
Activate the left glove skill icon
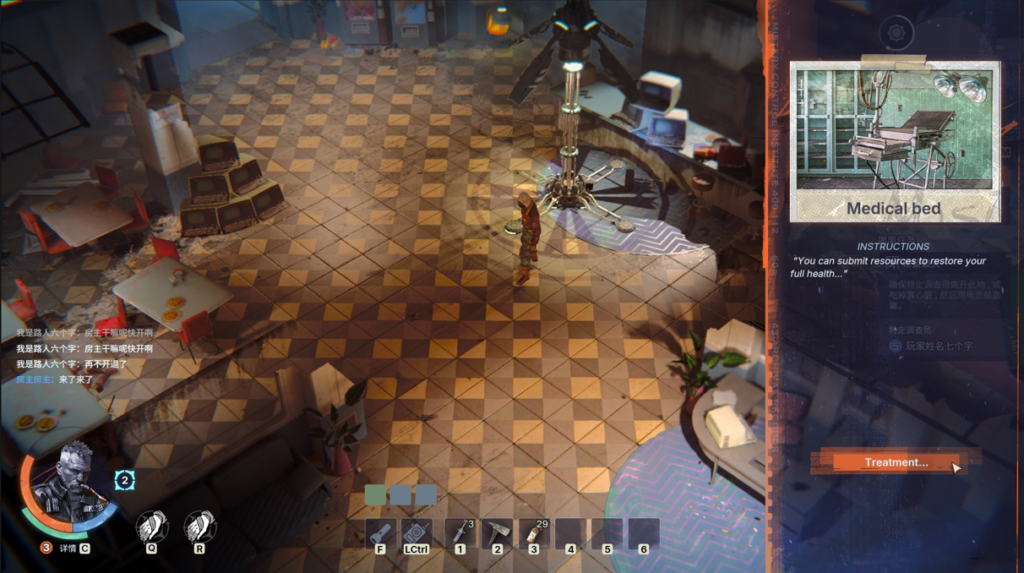click(x=151, y=526)
